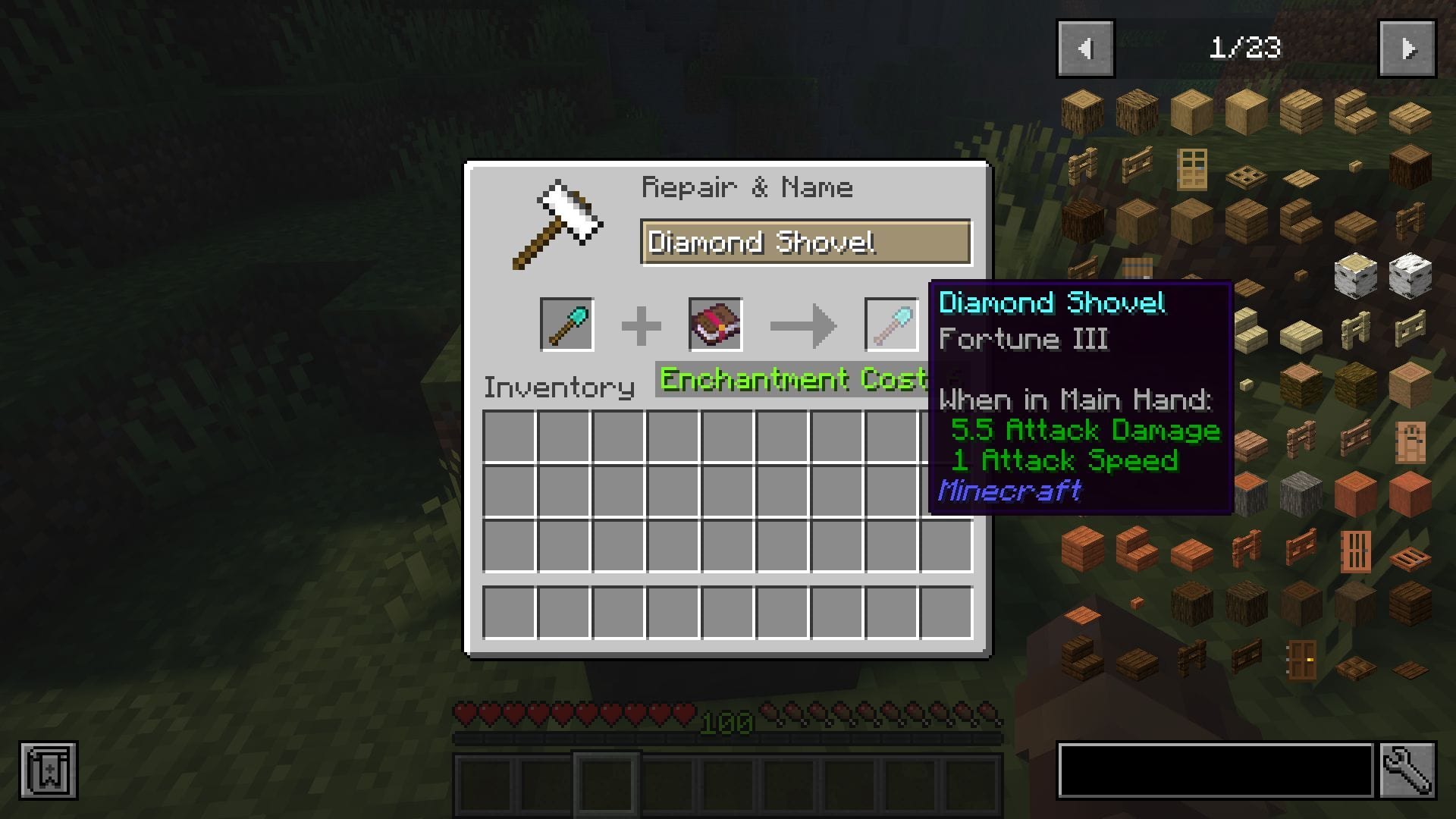Screen dimensions: 1456x819
Task: Go to the previous page with the left arrow
Action: pyautogui.click(x=1084, y=49)
